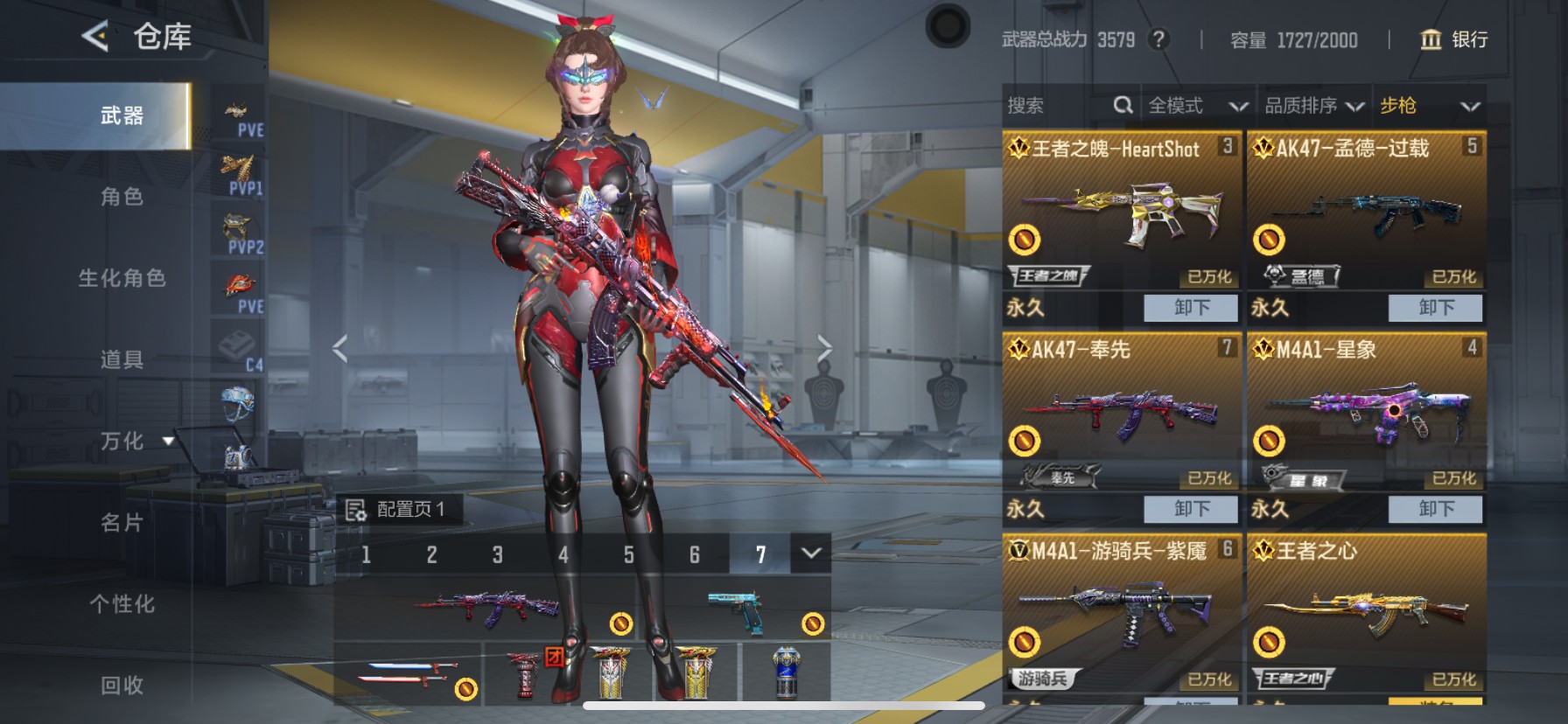Select the M4A1-星象 weapon card
Screen dimensions: 1568x724
pyautogui.click(x=1365, y=411)
